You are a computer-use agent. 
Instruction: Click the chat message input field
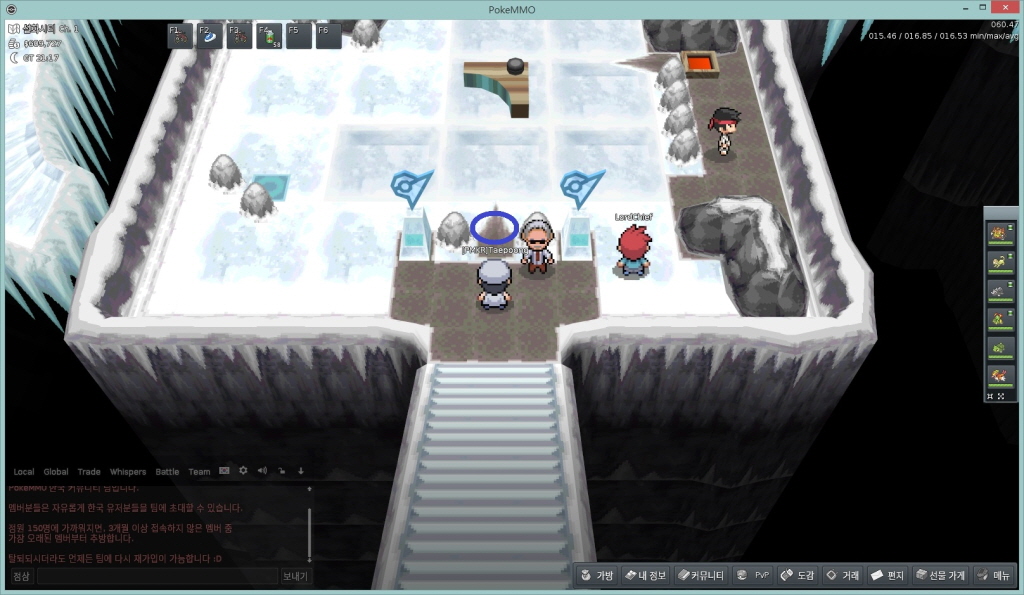(x=156, y=576)
